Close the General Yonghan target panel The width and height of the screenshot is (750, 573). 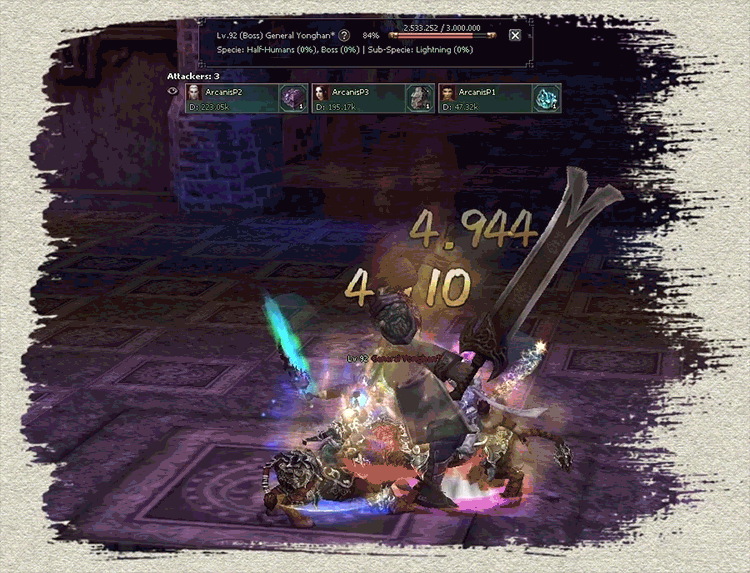coord(515,35)
